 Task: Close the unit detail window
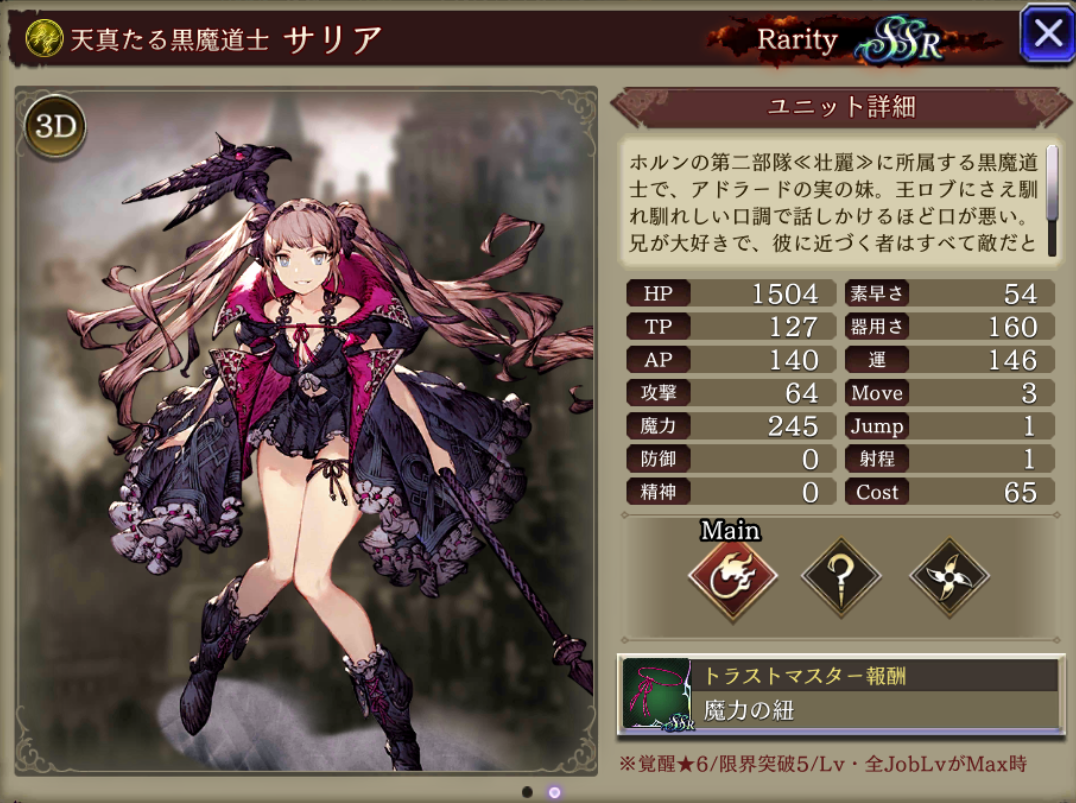click(x=1046, y=34)
